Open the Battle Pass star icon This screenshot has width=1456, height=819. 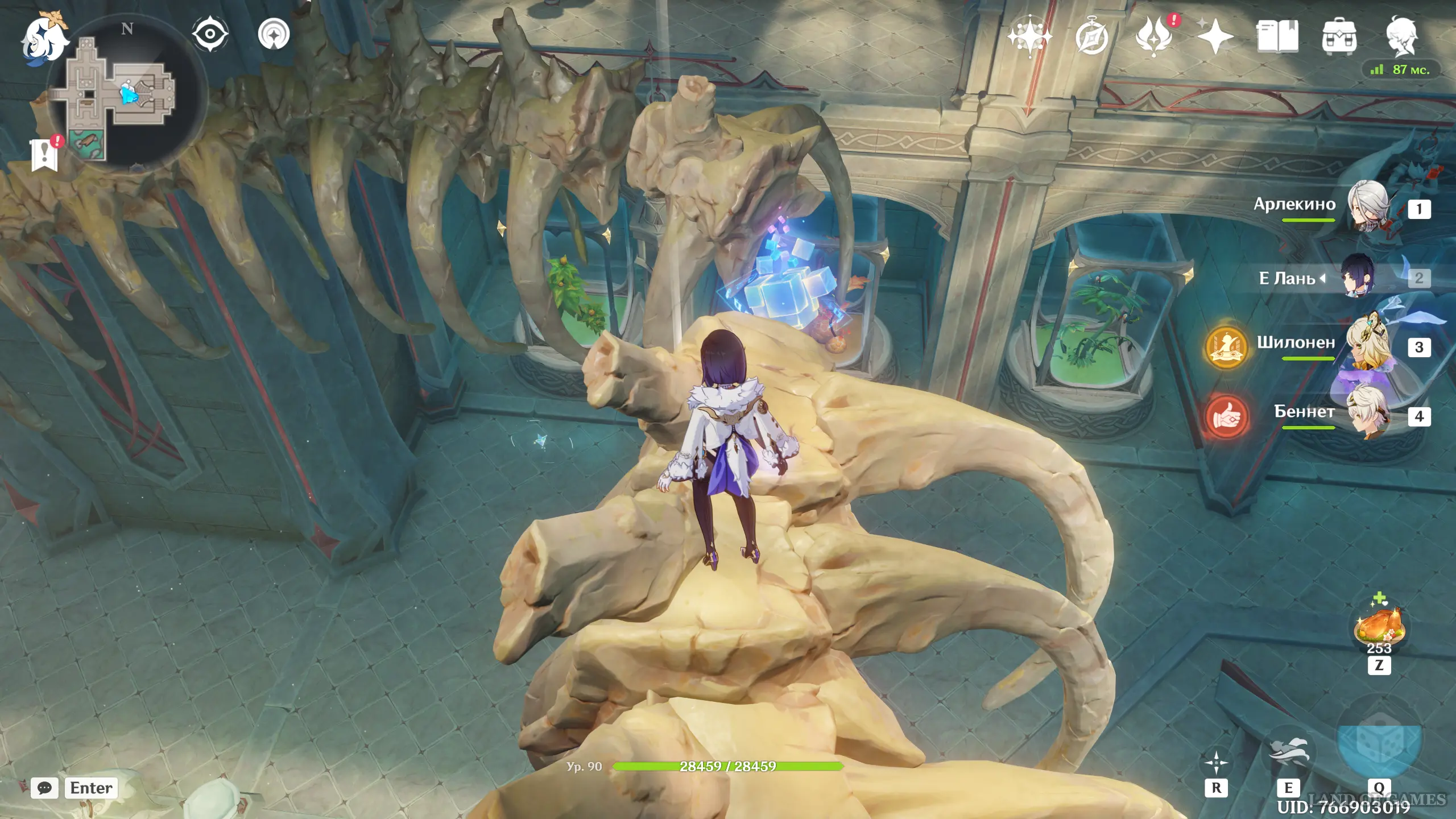point(1215,36)
